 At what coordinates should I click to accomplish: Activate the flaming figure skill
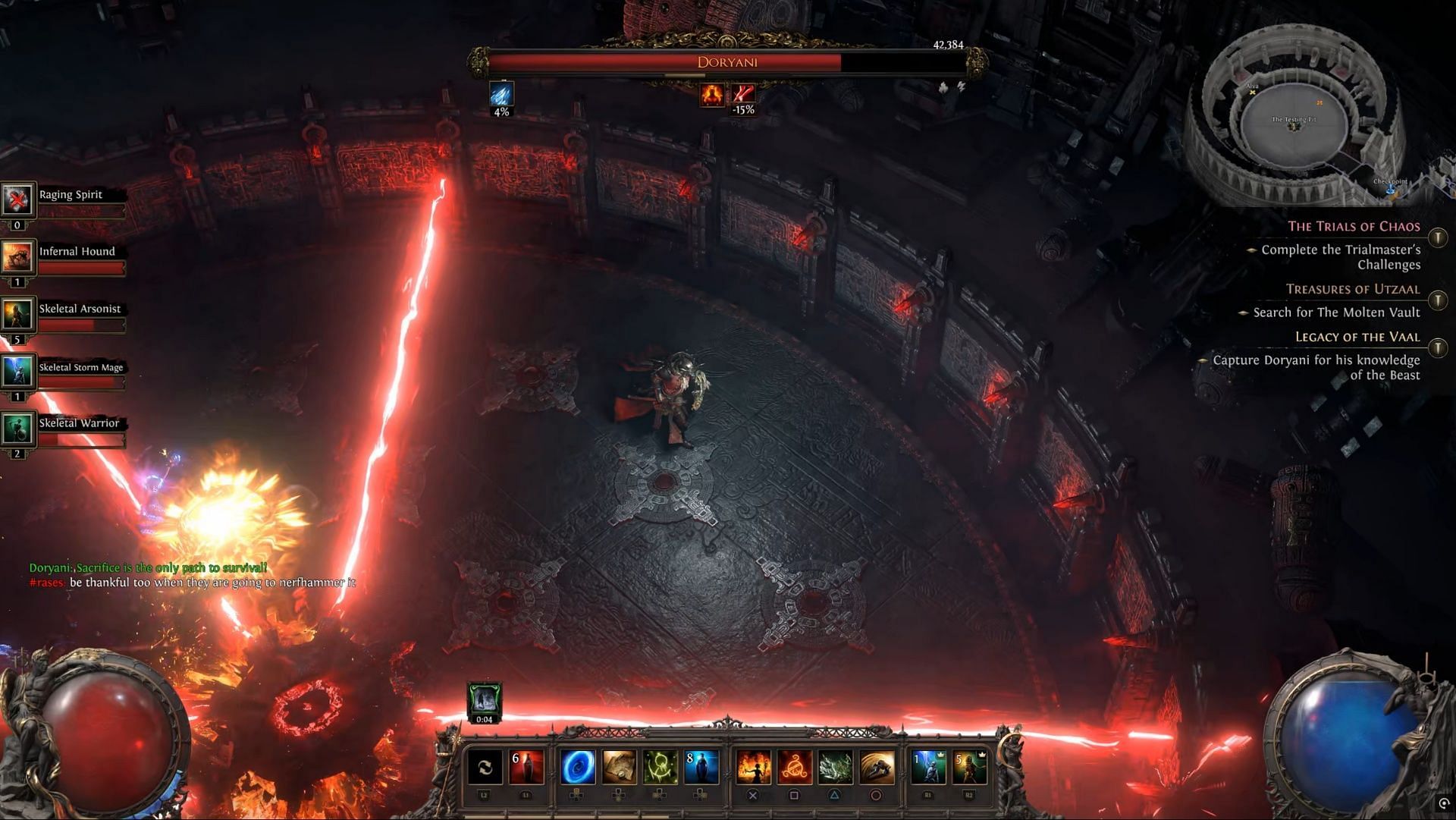753,767
